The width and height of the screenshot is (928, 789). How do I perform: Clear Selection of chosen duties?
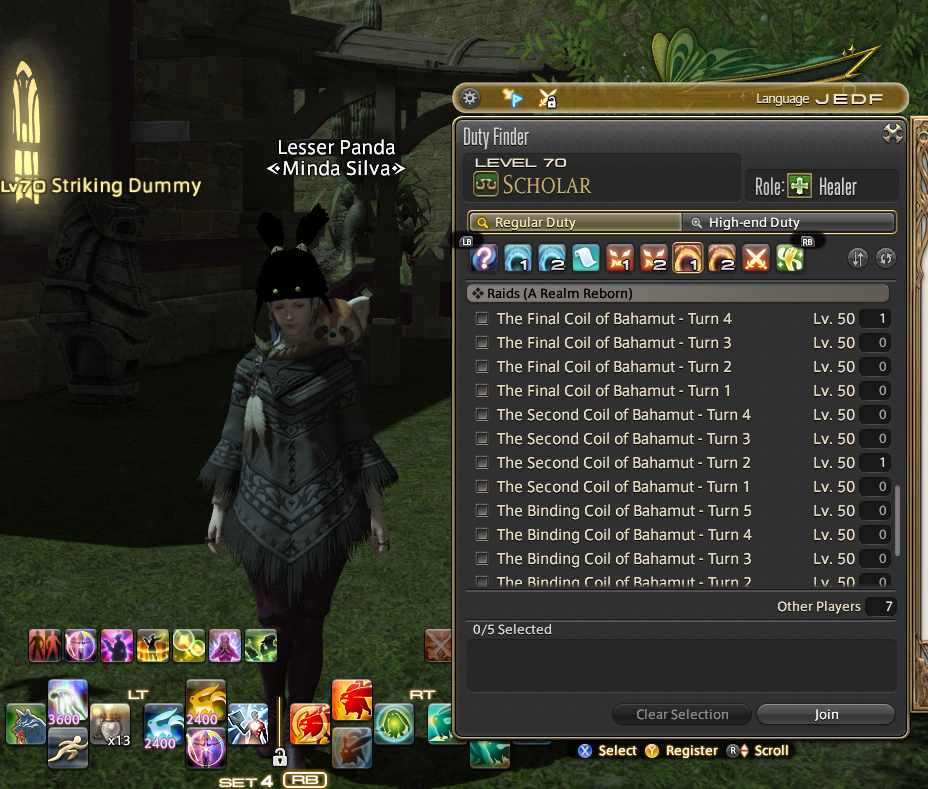pos(682,714)
